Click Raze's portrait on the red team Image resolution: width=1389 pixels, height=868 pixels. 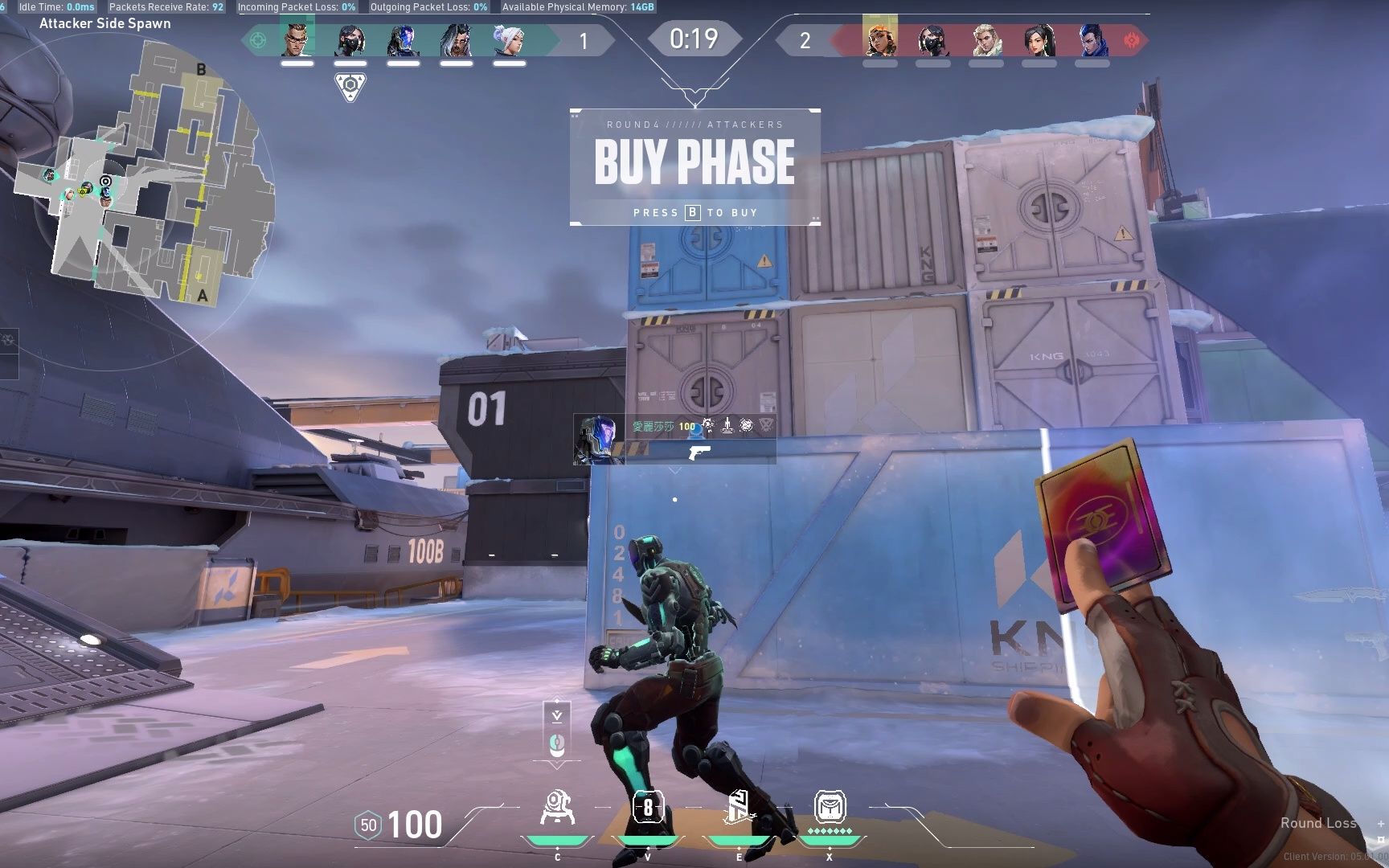(880, 39)
